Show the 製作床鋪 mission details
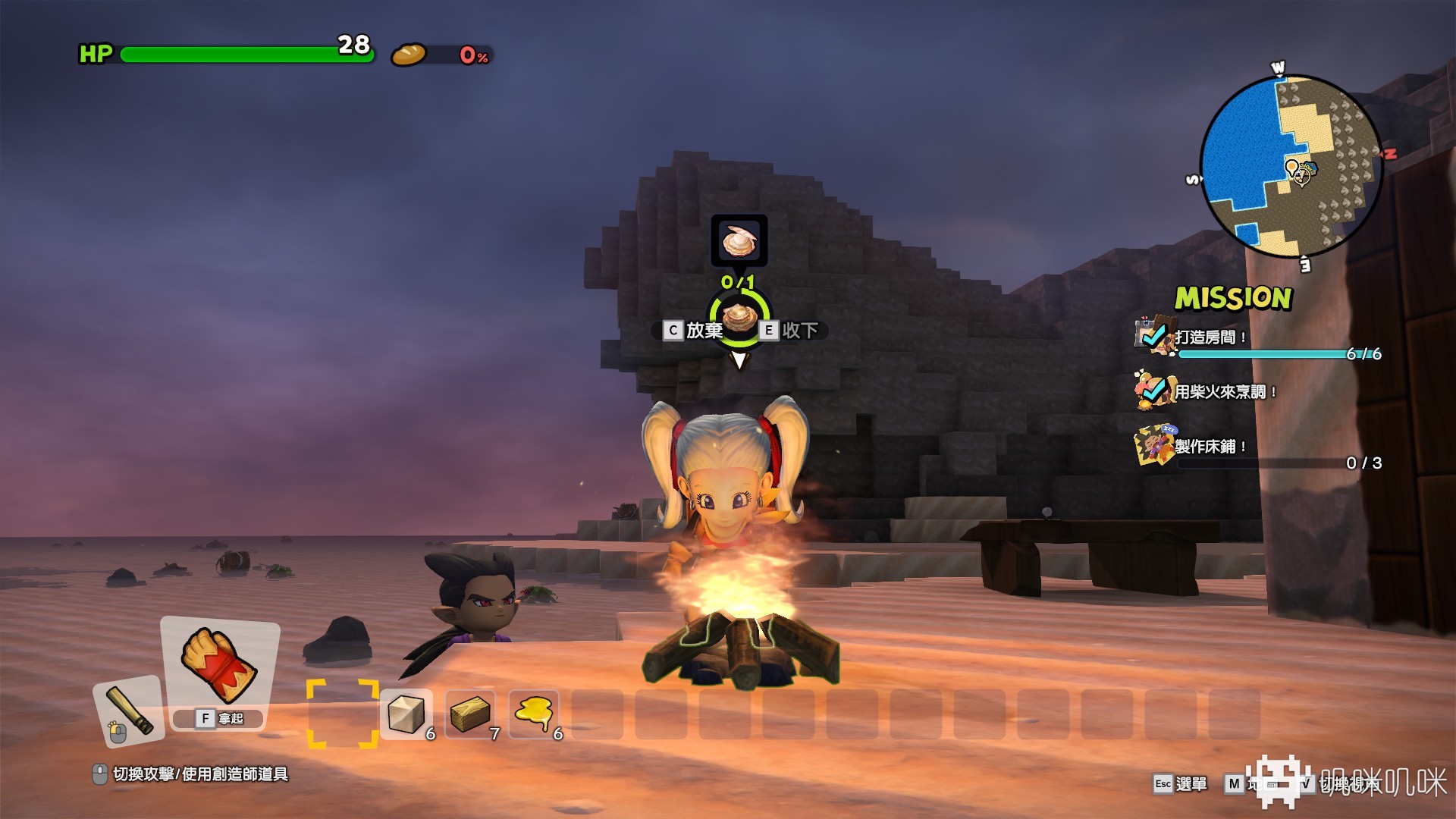Screen dimensions: 1456x819 [1210, 447]
